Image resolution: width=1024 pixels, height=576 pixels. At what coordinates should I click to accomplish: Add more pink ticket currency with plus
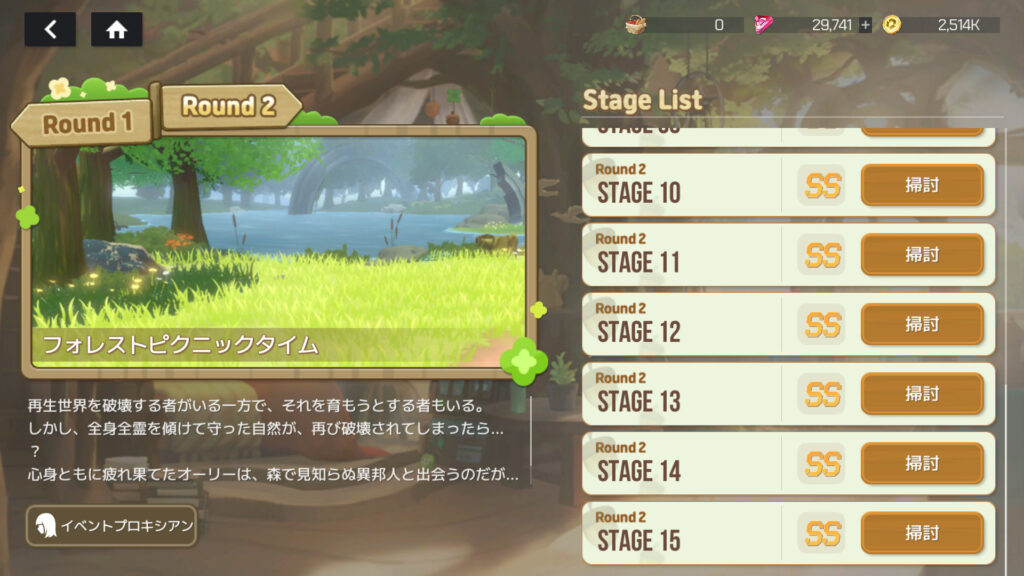pos(865,25)
